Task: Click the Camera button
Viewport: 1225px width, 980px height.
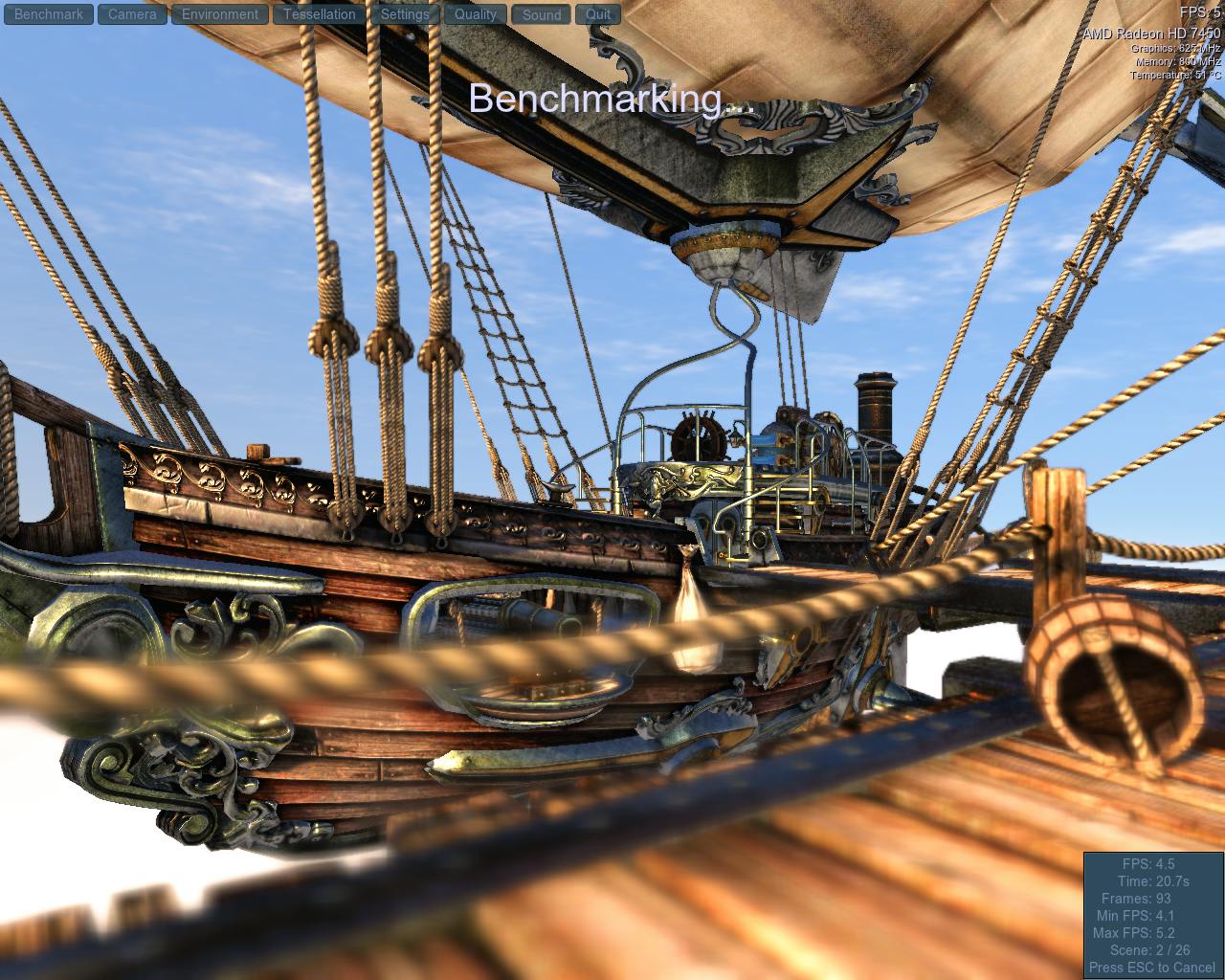Action: pos(132,14)
